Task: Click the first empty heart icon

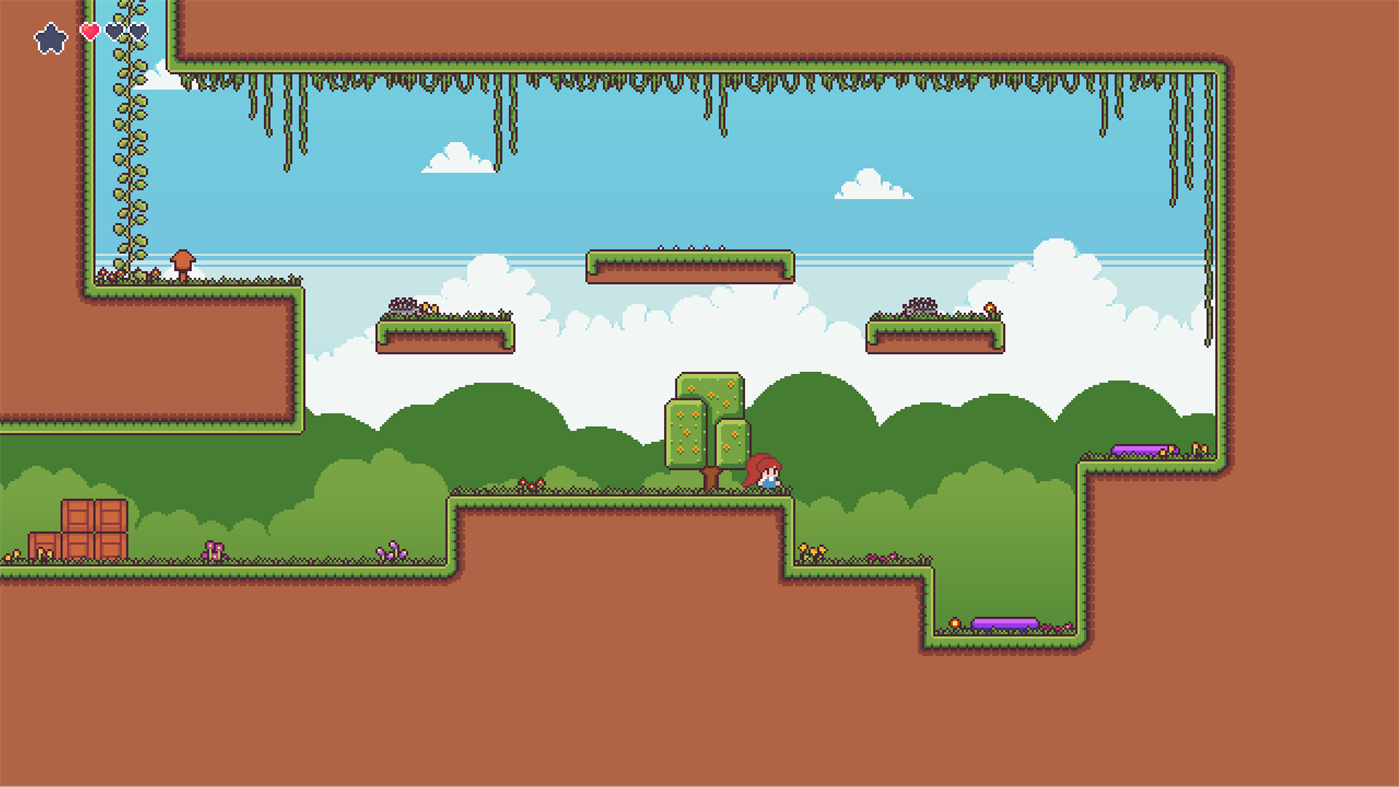Action: (113, 31)
